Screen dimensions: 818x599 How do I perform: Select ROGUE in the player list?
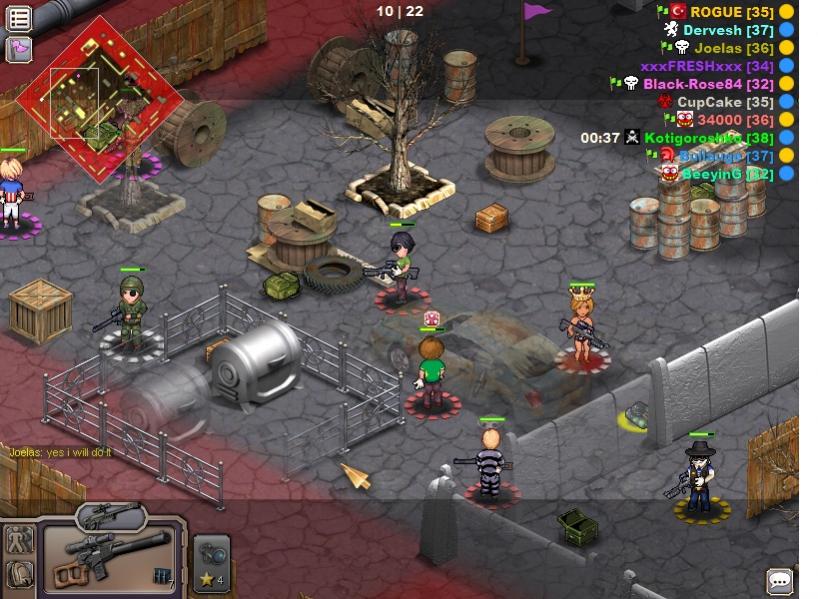730,11
